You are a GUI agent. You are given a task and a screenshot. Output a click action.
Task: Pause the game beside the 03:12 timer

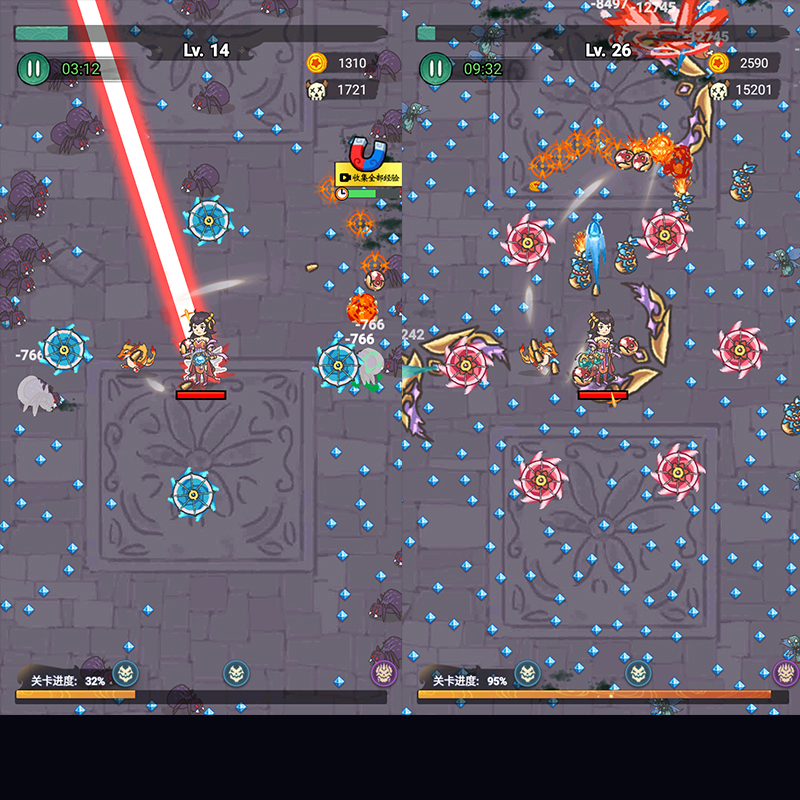tap(33, 69)
